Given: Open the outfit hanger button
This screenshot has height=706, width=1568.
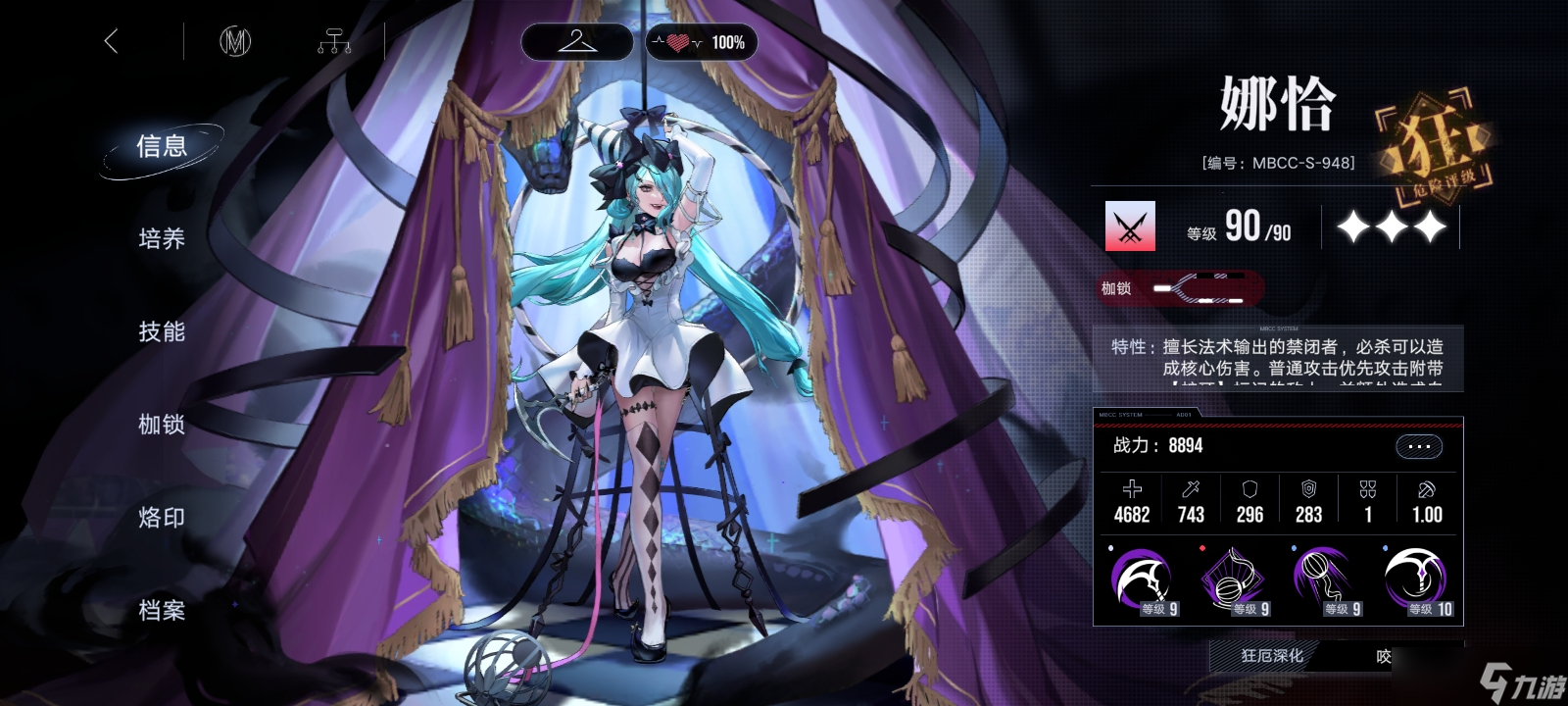Looking at the screenshot, I should tap(576, 42).
